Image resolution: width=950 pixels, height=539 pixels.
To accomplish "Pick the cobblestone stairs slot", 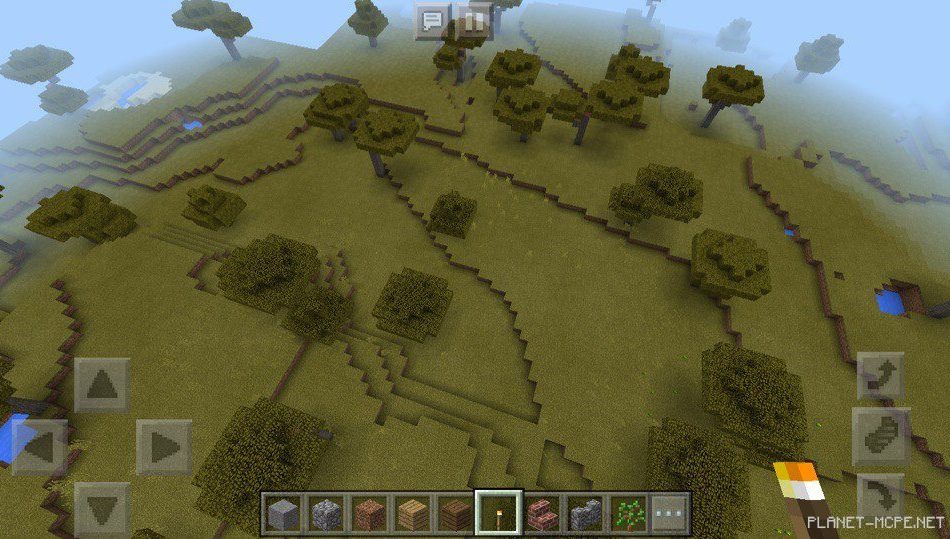I will tap(584, 513).
